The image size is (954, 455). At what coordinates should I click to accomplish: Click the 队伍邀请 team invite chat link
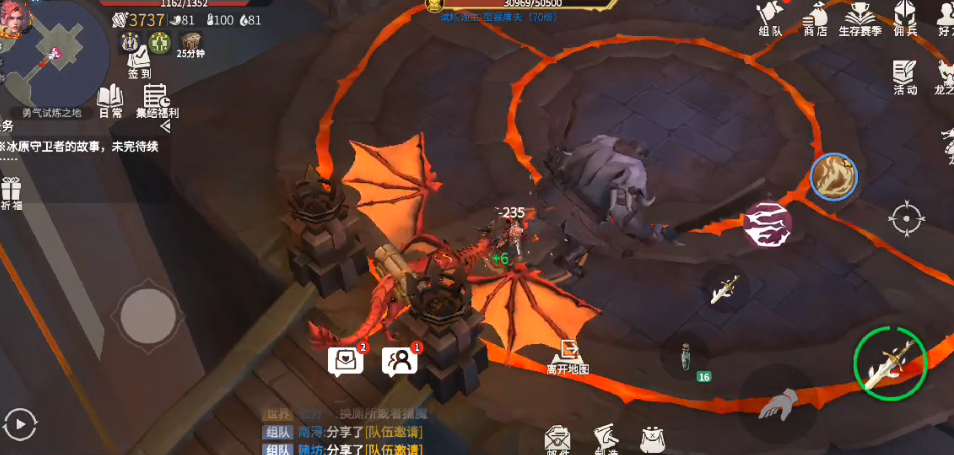pos(392,432)
